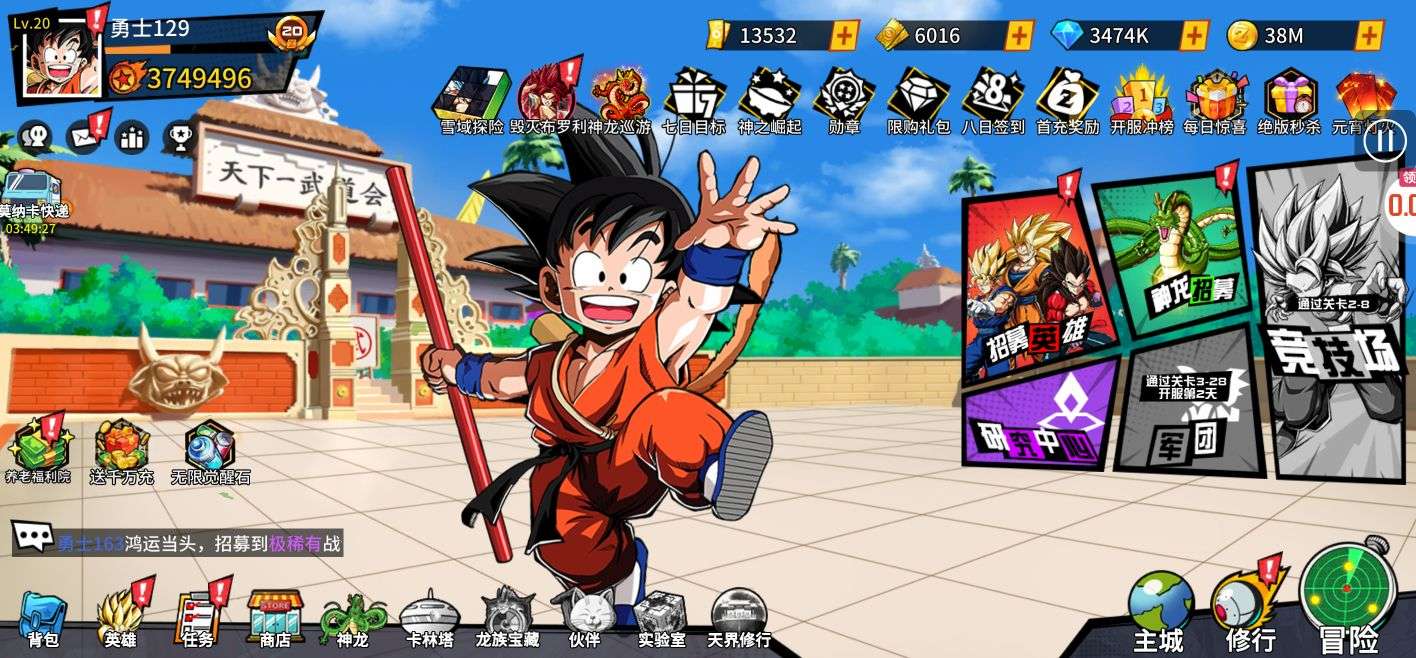Tap the pause overlay button
Viewport: 1416px width, 658px height.
(1386, 141)
